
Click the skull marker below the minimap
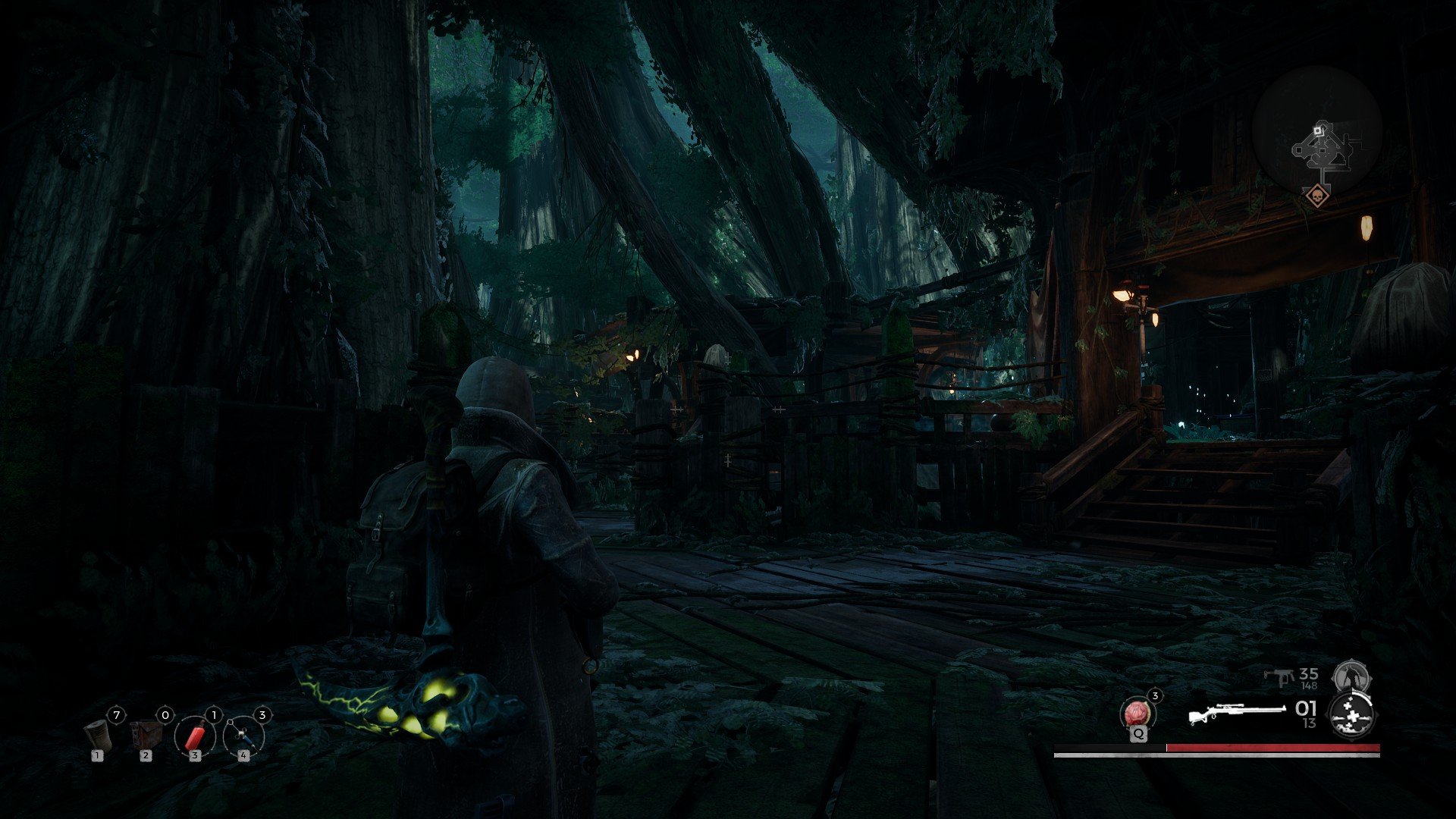tap(1317, 197)
